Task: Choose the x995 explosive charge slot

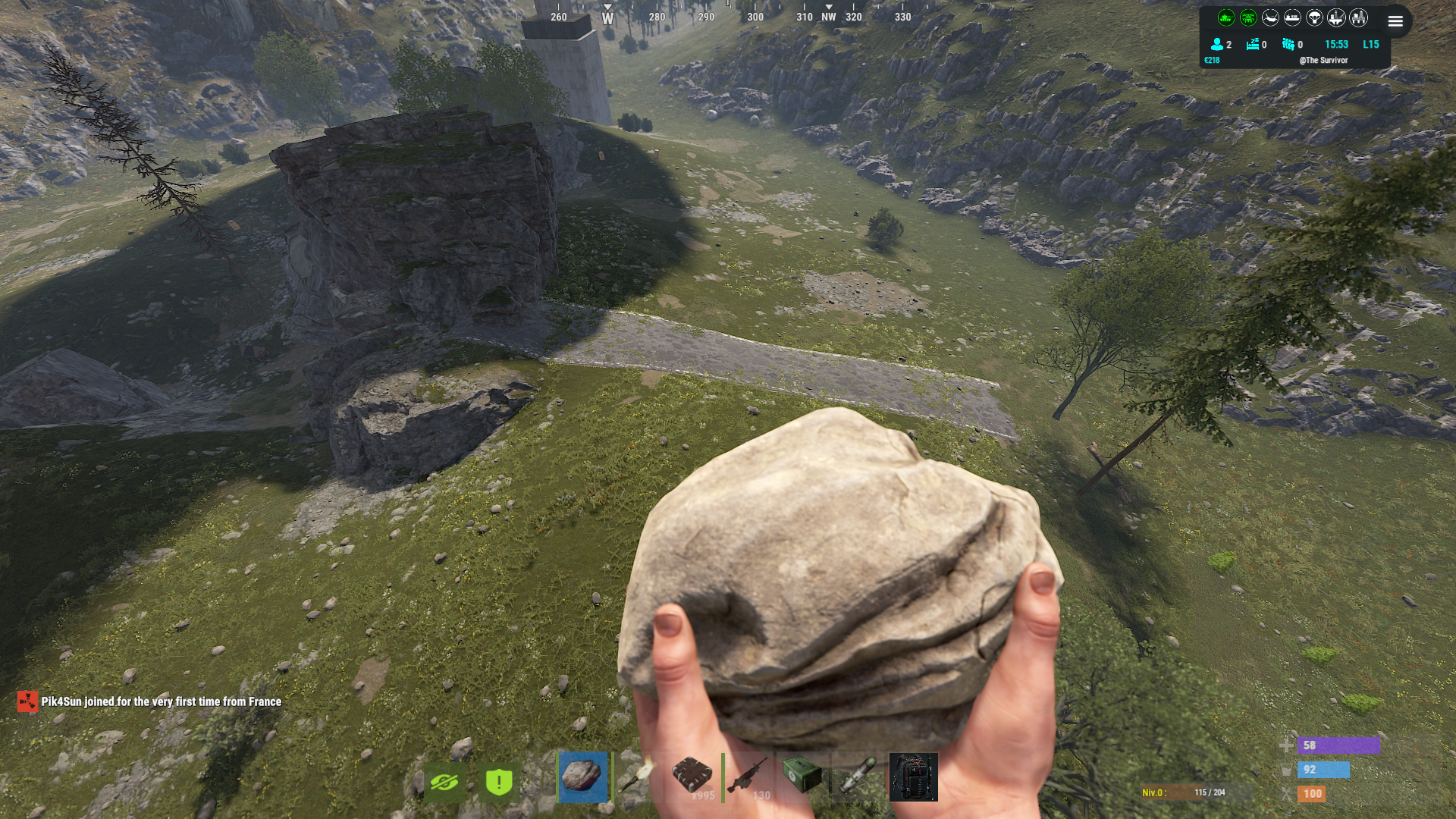Action: (x=692, y=777)
